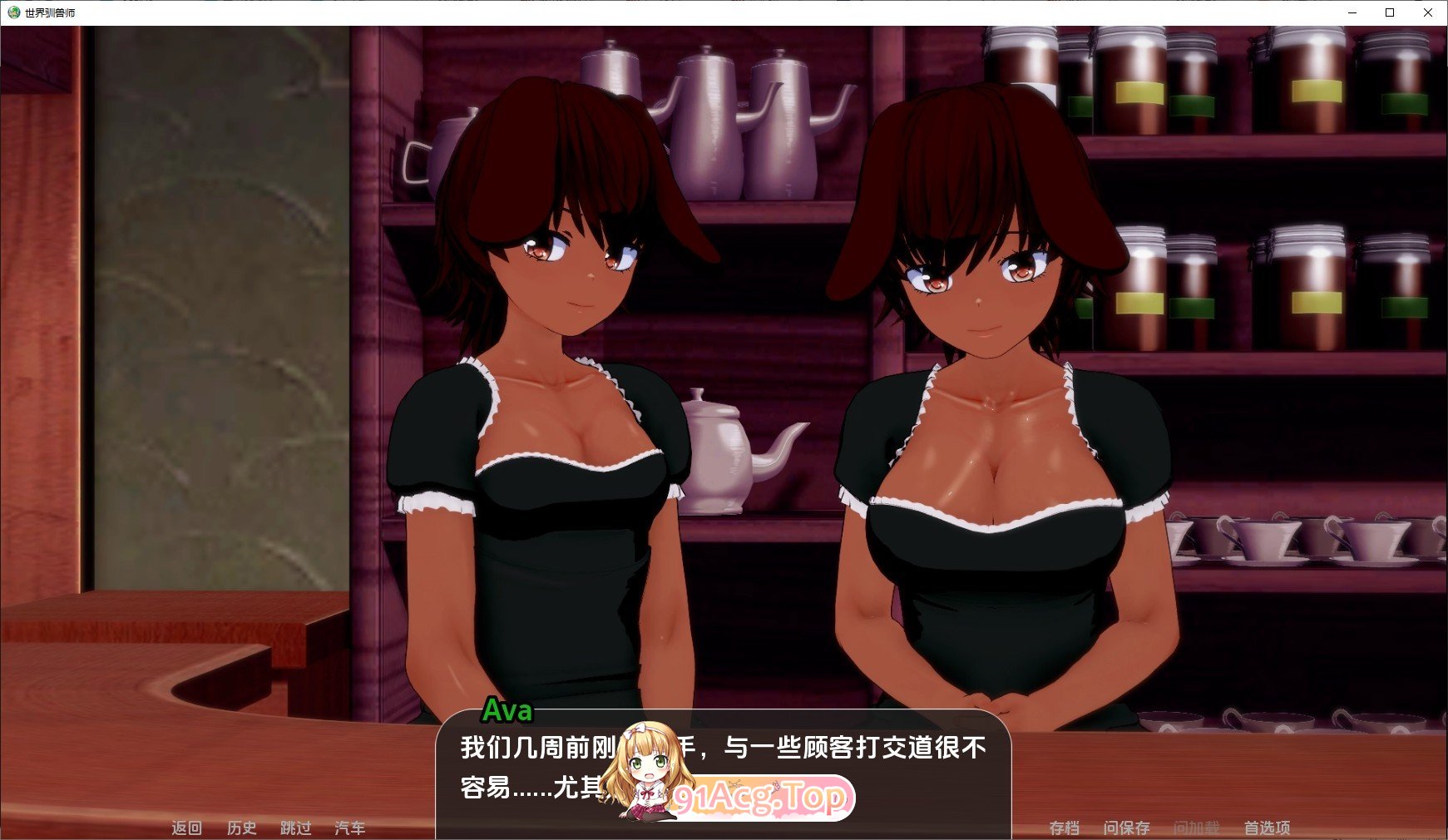Activate 跳过 (Skip) to fast-forward dialogue
The height and width of the screenshot is (840, 1448).
pyautogui.click(x=297, y=828)
